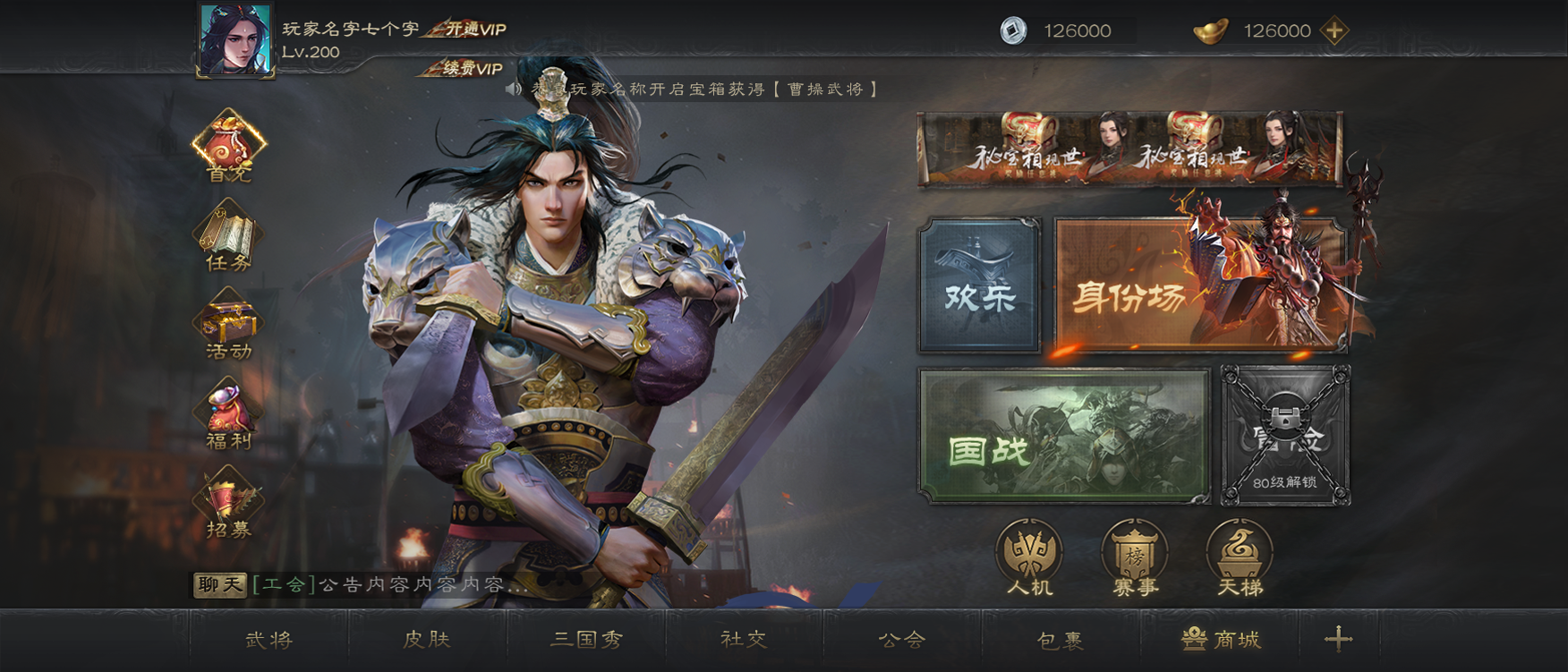Screen dimensions: 1568x672
Task: Add gold ingots with the plus button
Action: pos(1334,30)
